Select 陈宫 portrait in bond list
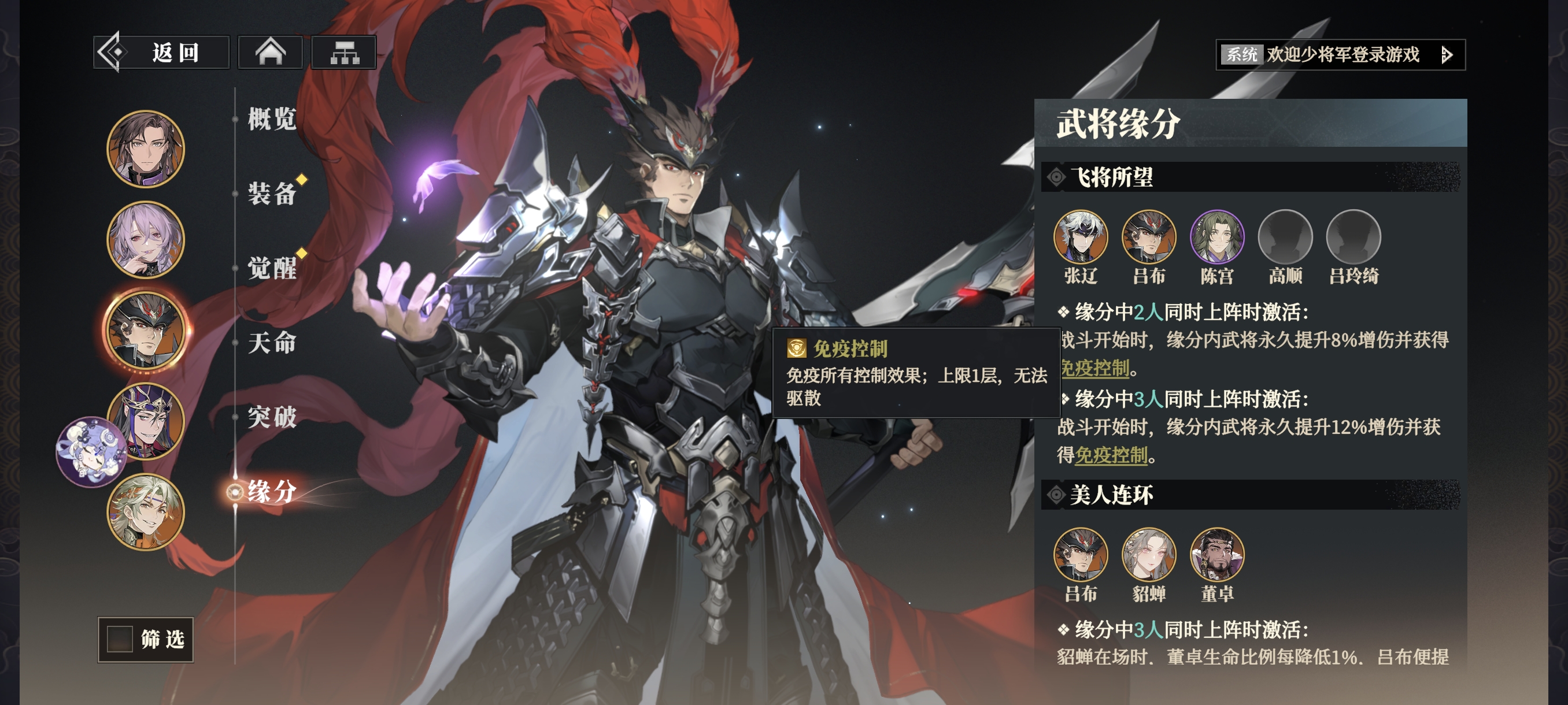This screenshot has height=705, width=1568. [x=1217, y=236]
